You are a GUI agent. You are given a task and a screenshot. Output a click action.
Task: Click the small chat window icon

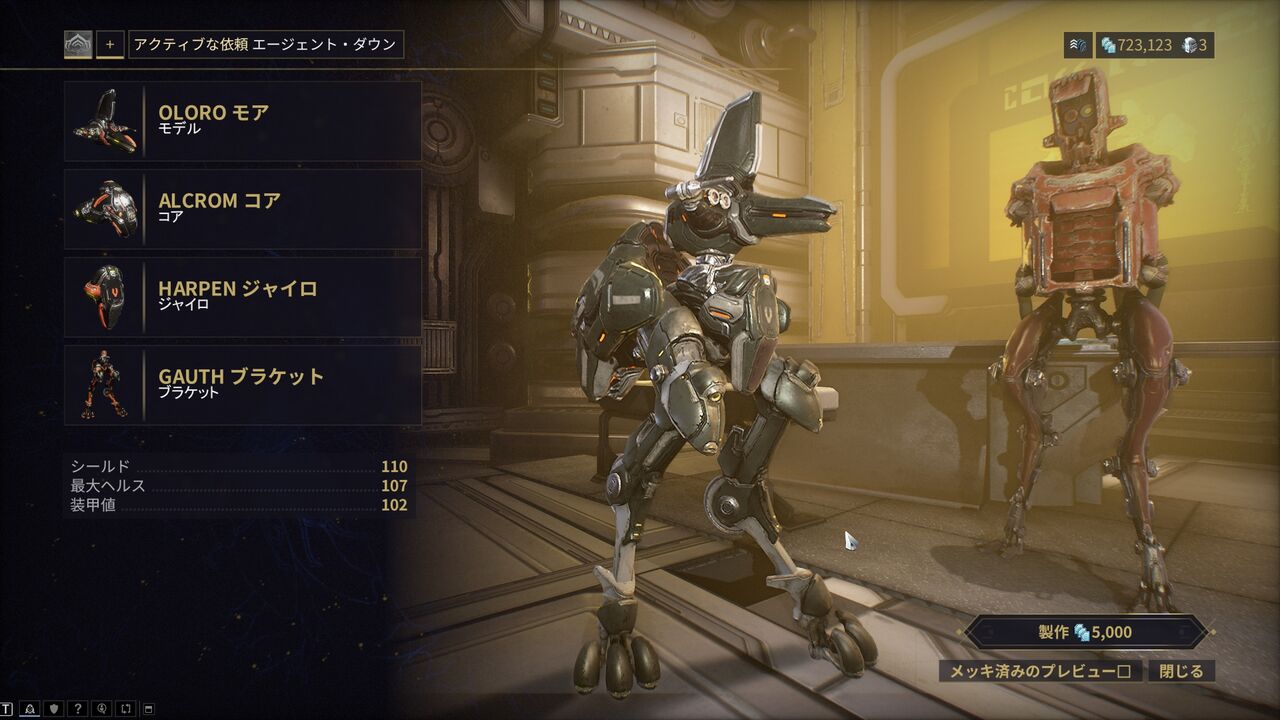coord(149,709)
